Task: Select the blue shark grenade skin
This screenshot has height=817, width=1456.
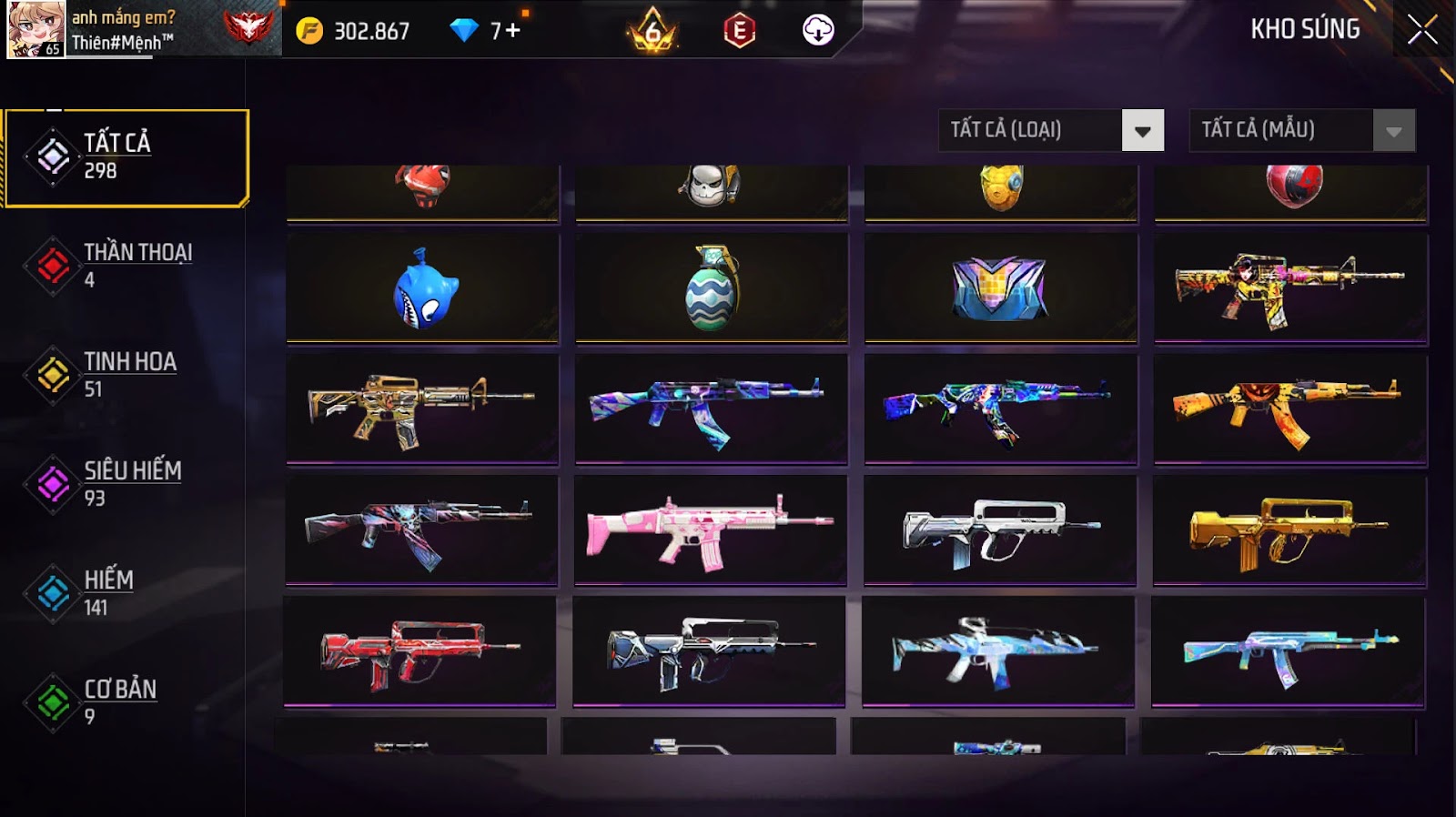Action: point(423,288)
